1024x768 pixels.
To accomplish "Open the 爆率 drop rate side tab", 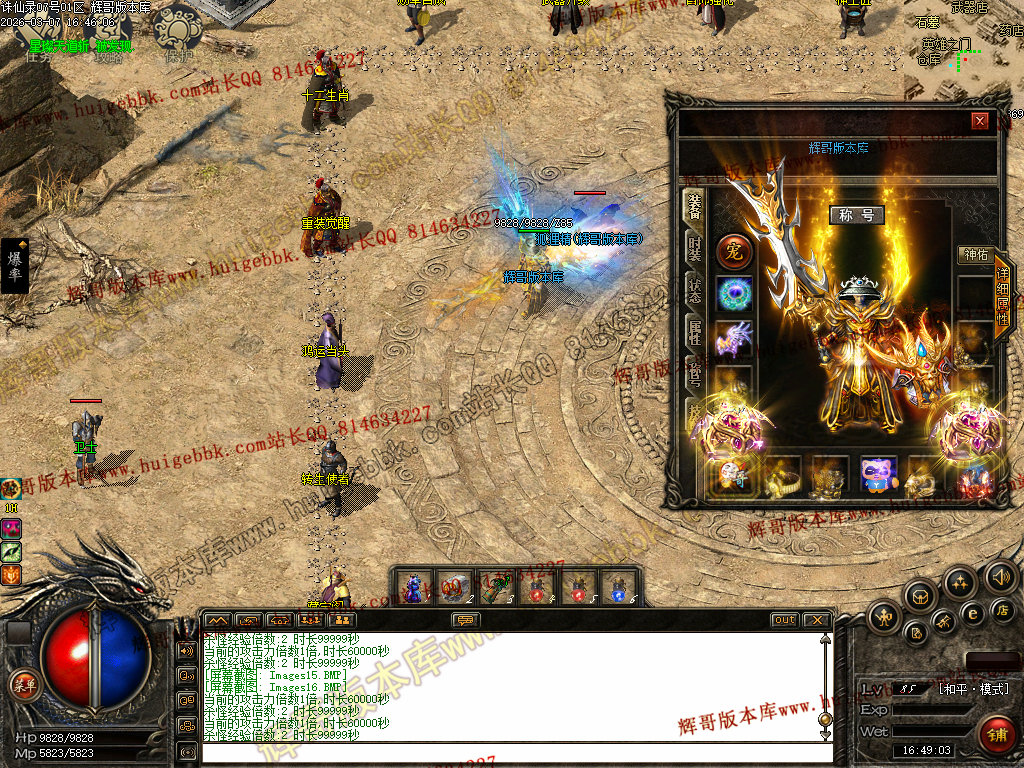I will (15, 266).
